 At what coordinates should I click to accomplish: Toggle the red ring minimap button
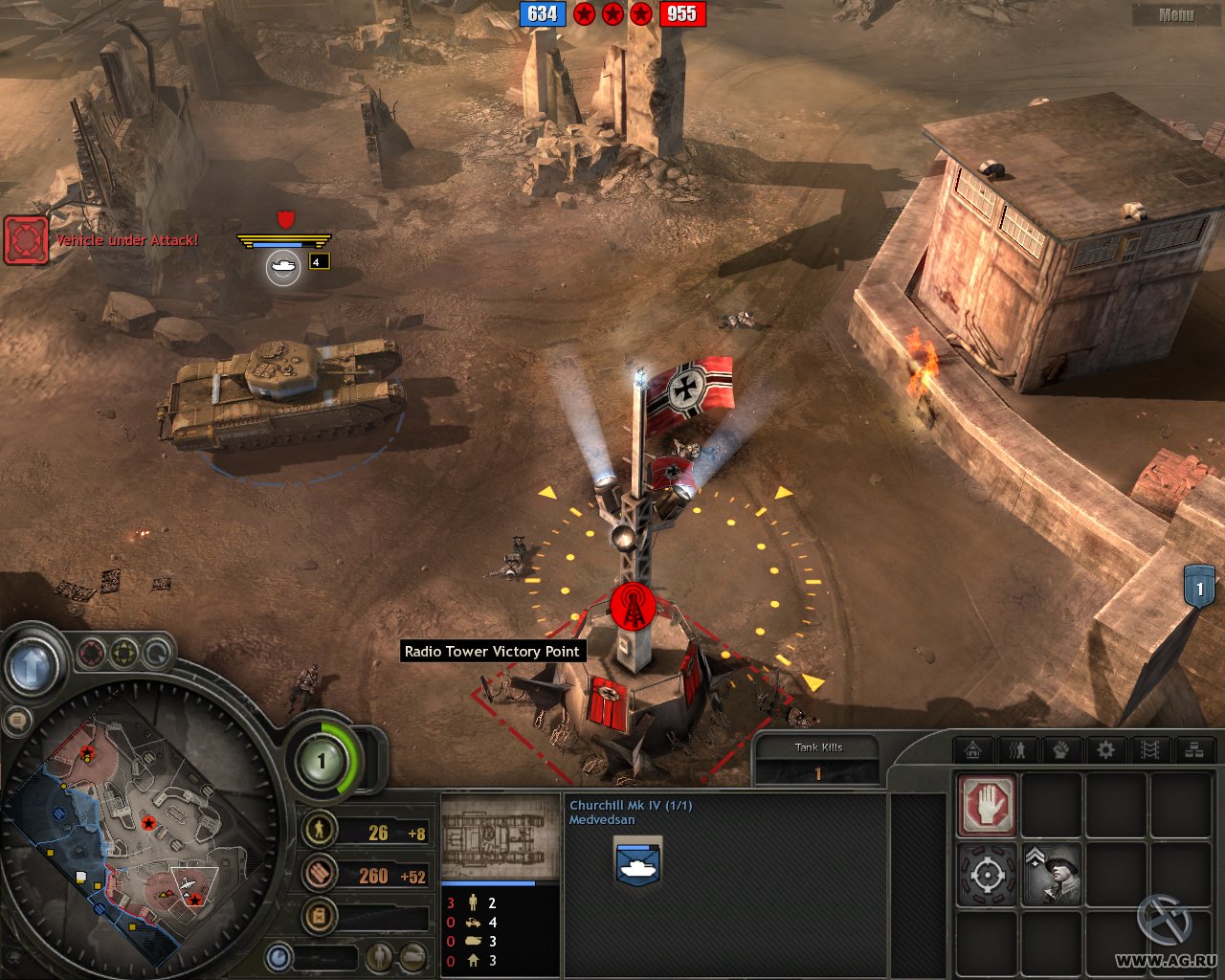click(x=91, y=654)
